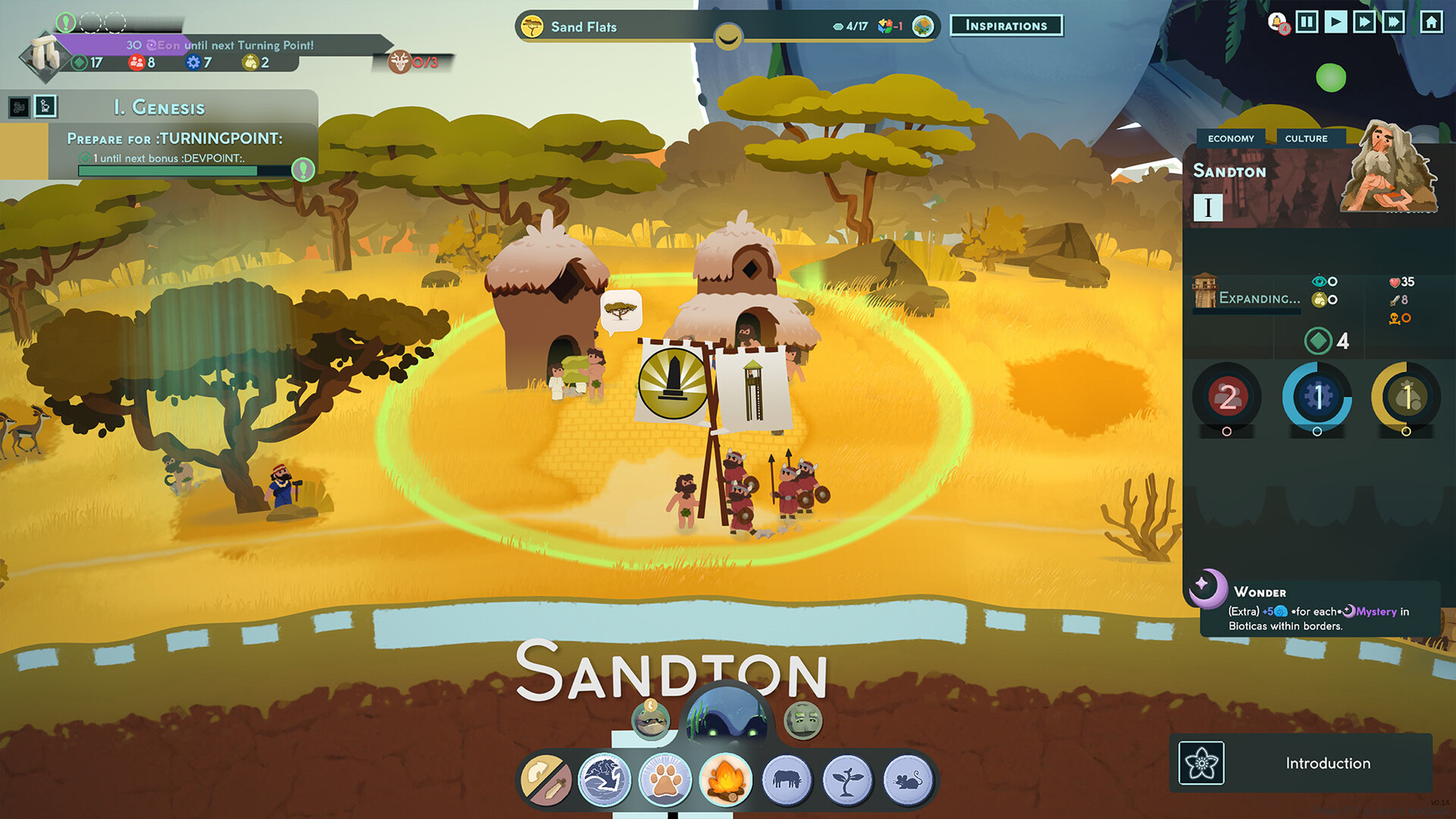Open the Inspirations panel
Screen dimensions: 1456x819
[1006, 25]
